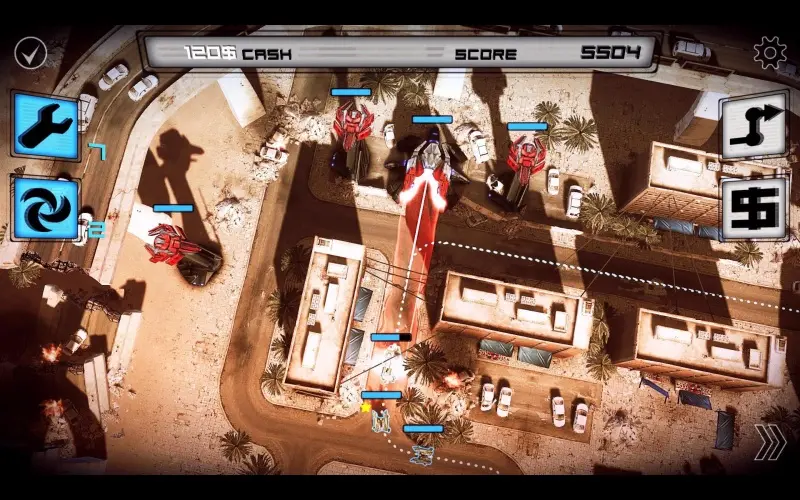This screenshot has width=800, height=500.
Task: Toggle the fast-forward double arrow
Action: (x=768, y=441)
